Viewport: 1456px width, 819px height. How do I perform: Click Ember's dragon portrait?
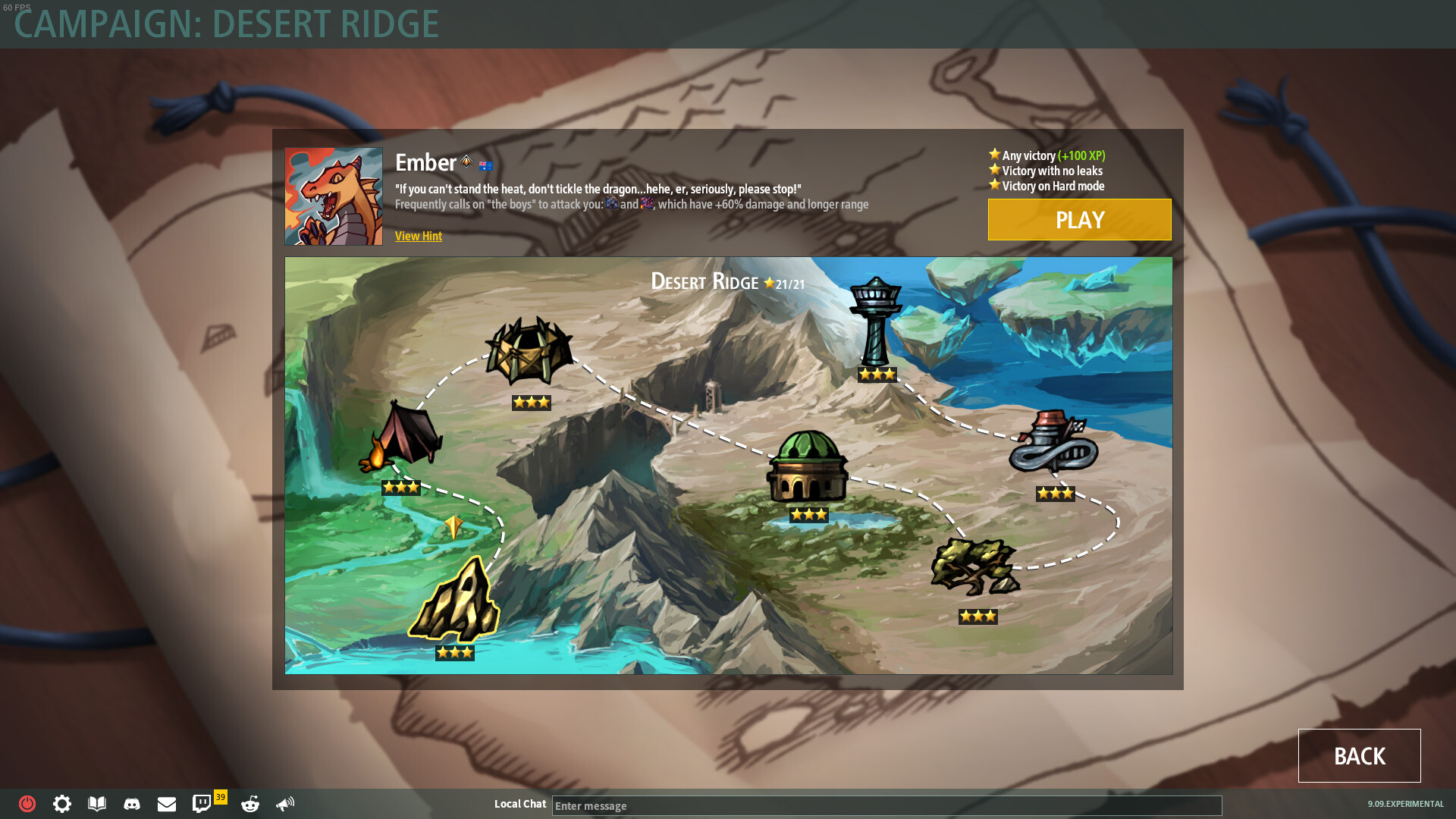coord(333,196)
